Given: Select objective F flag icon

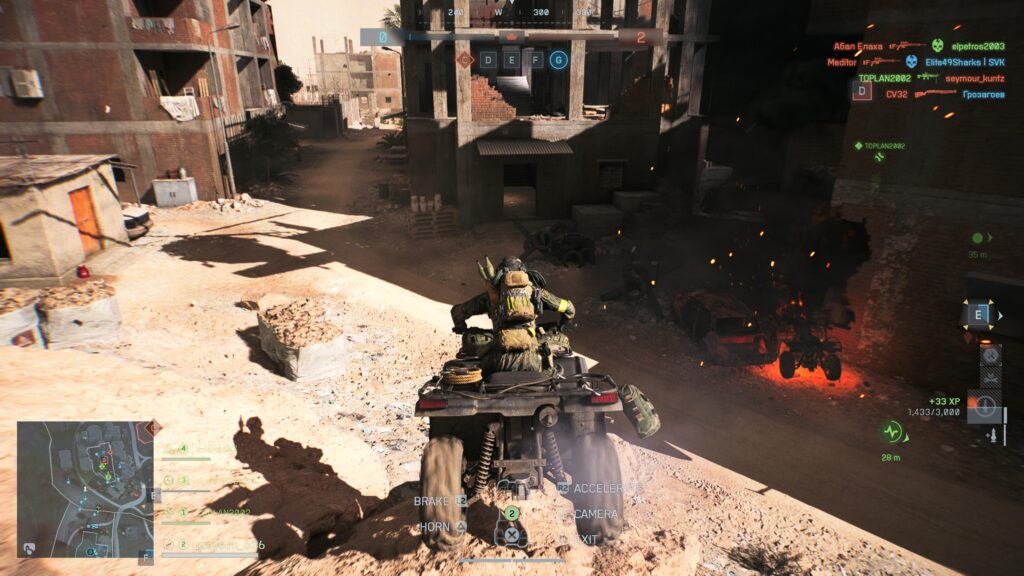Looking at the screenshot, I should click(x=535, y=60).
